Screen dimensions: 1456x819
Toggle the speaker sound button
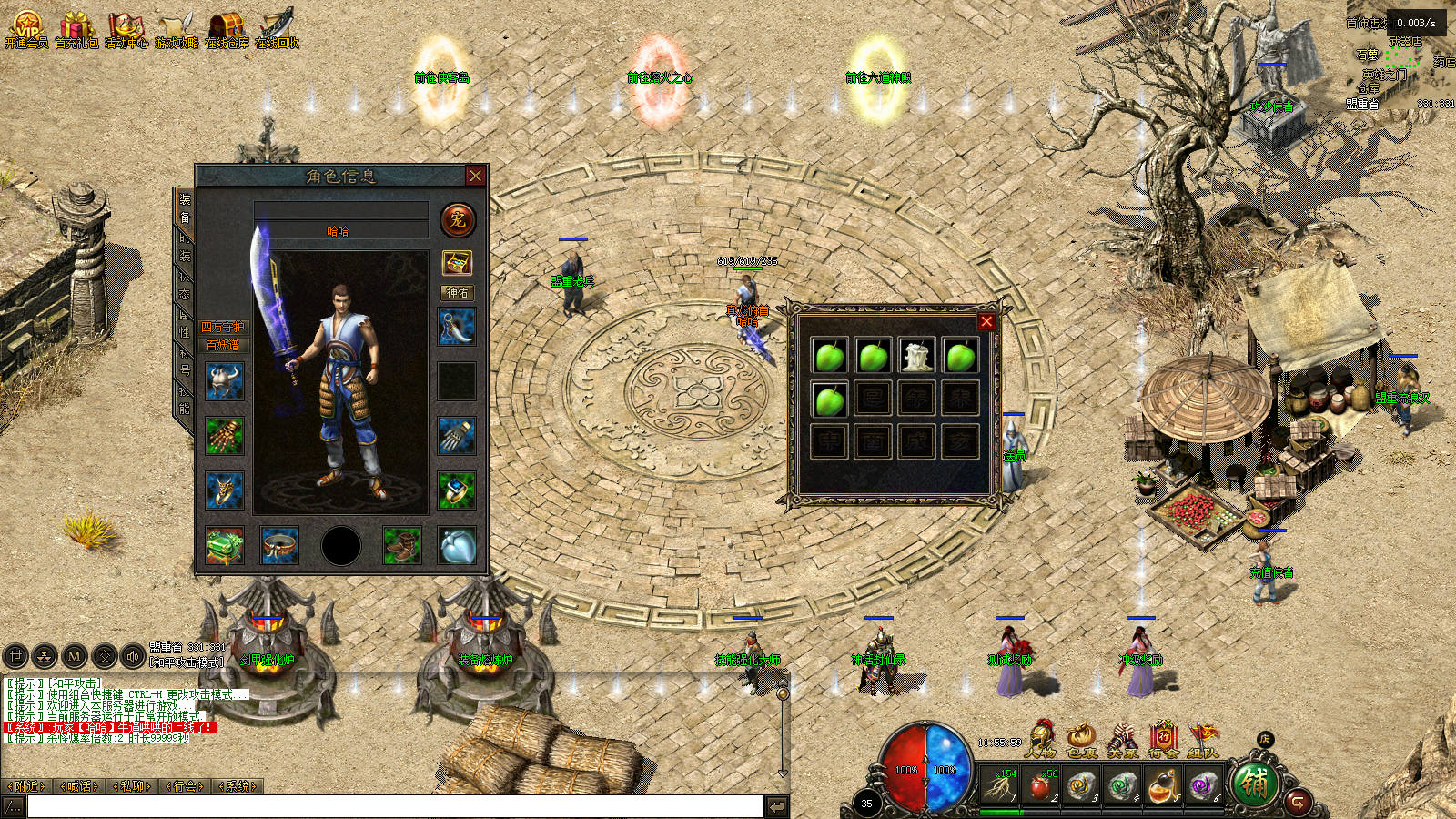click(133, 655)
